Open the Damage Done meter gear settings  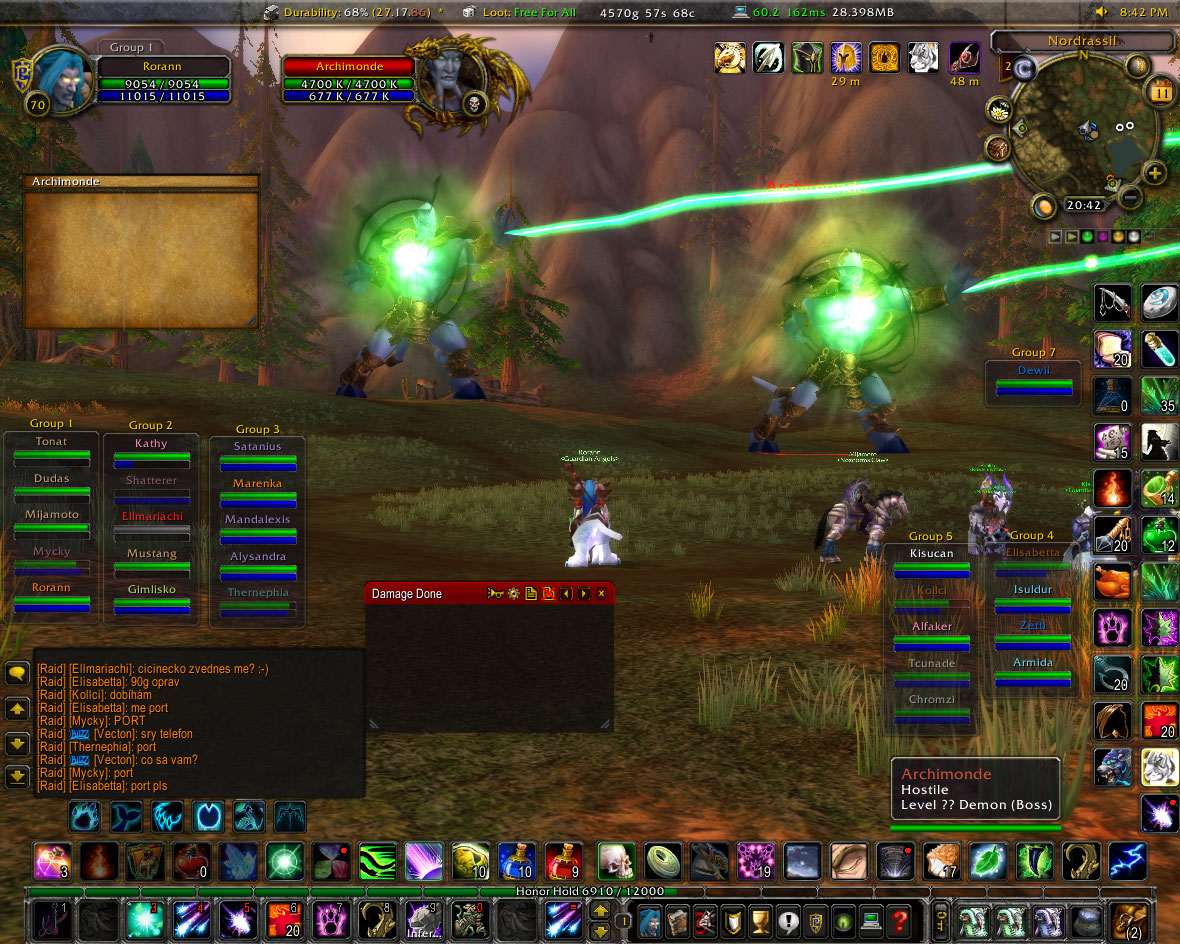(x=514, y=594)
